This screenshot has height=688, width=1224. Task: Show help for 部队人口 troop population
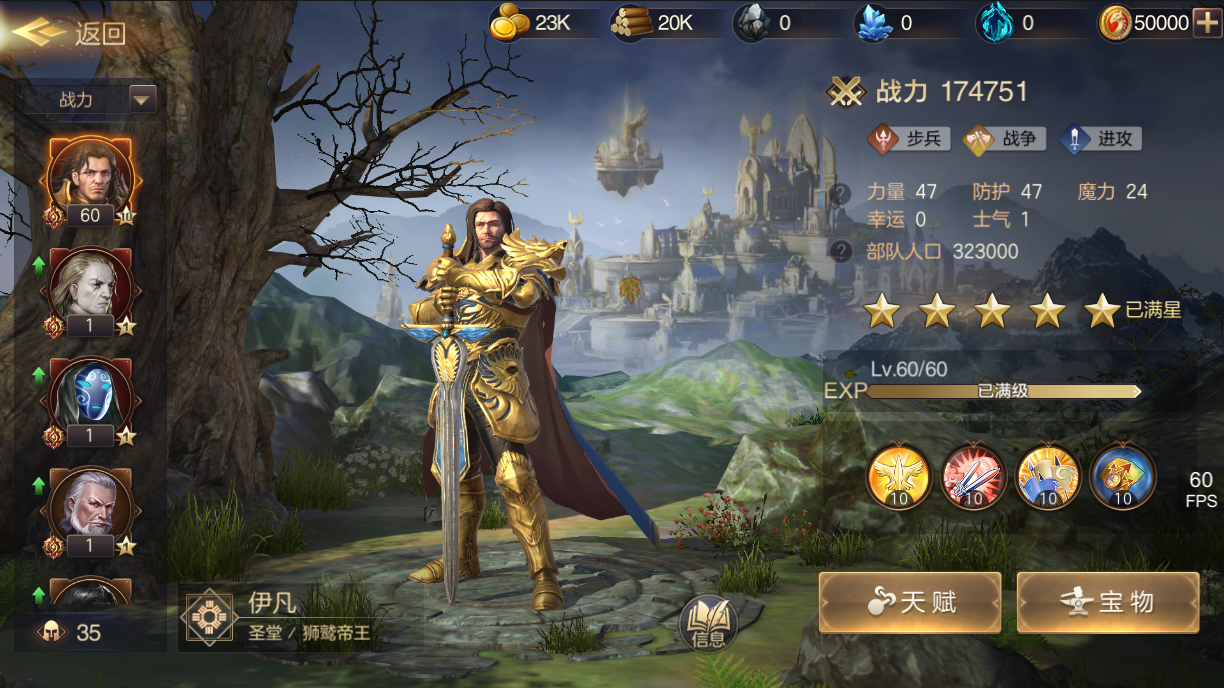tap(843, 252)
